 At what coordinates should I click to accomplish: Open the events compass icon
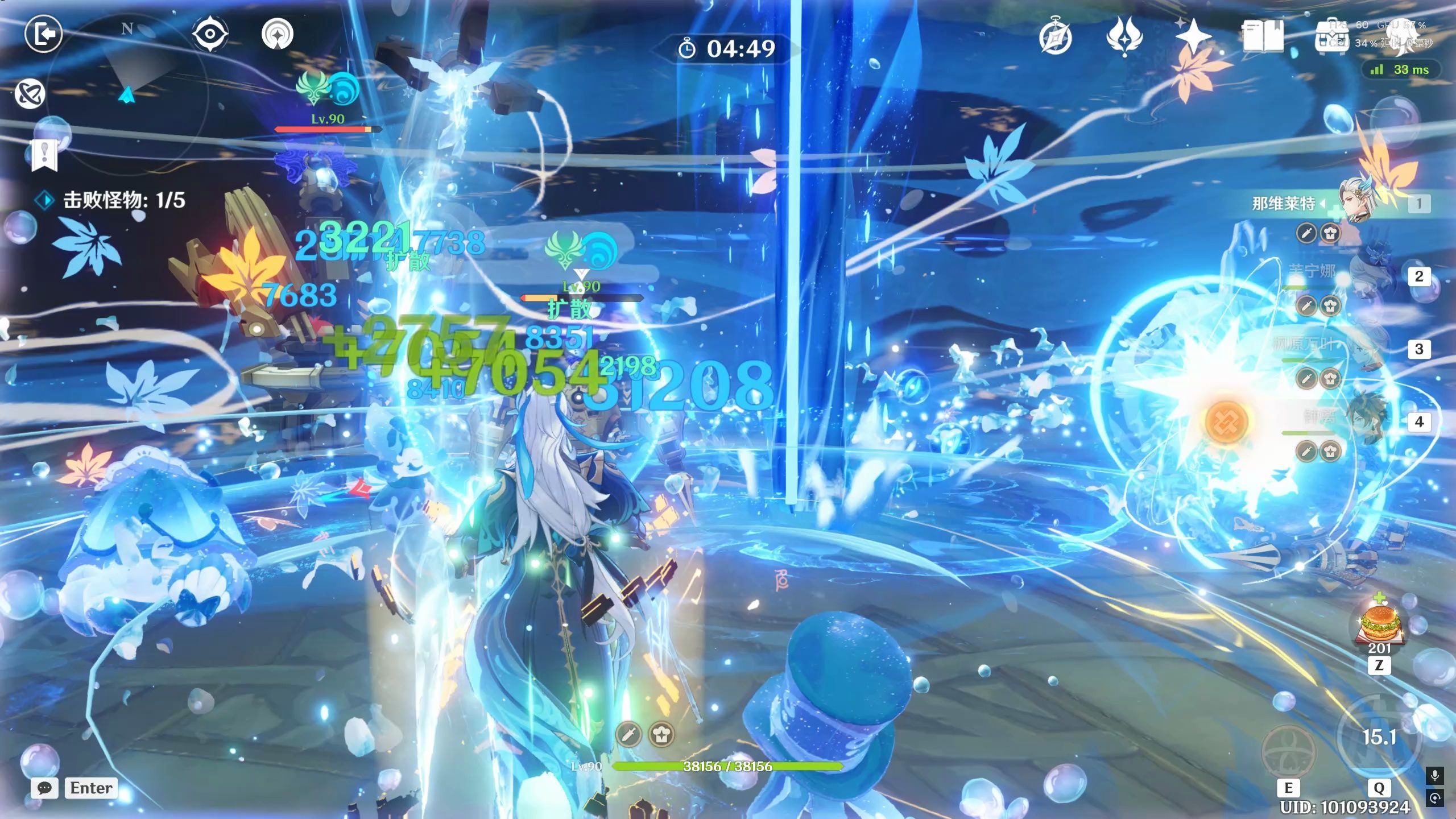(1056, 38)
